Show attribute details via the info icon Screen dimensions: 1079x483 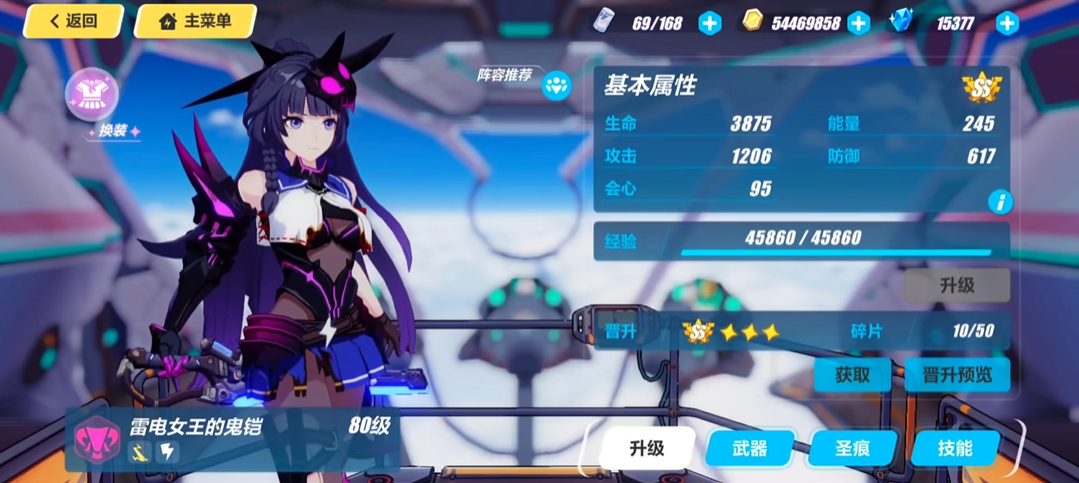(999, 202)
